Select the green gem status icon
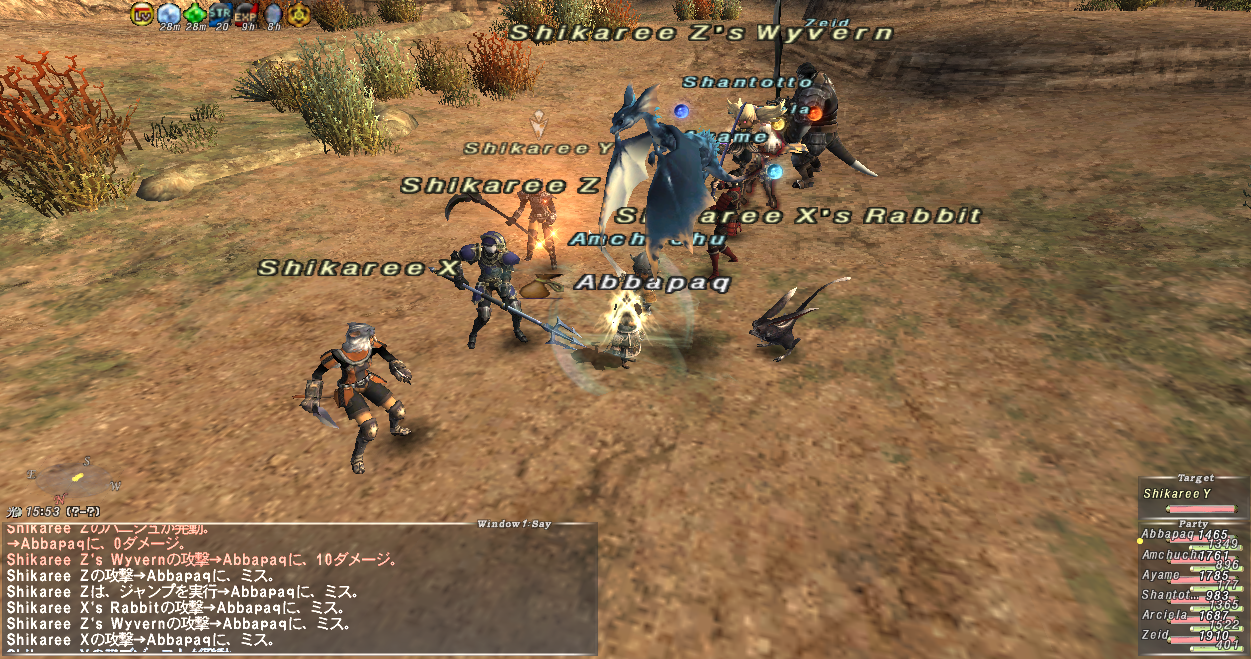Viewport: 1251px width, 659px height. coord(195,14)
